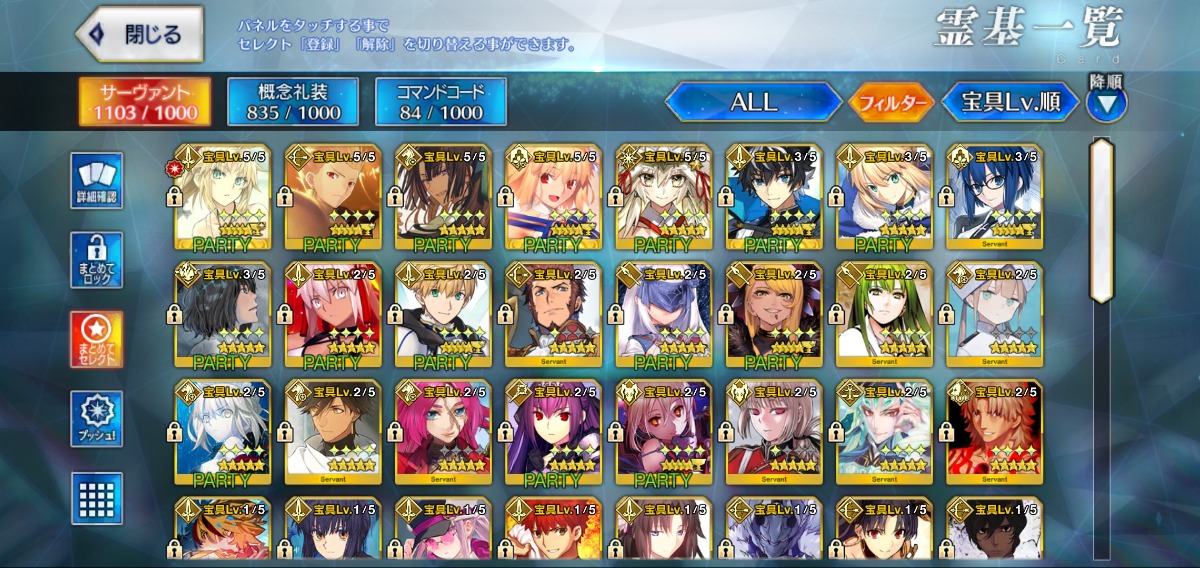Open 詳細確認 detail view
This screenshot has width=1200, height=568.
tap(97, 181)
